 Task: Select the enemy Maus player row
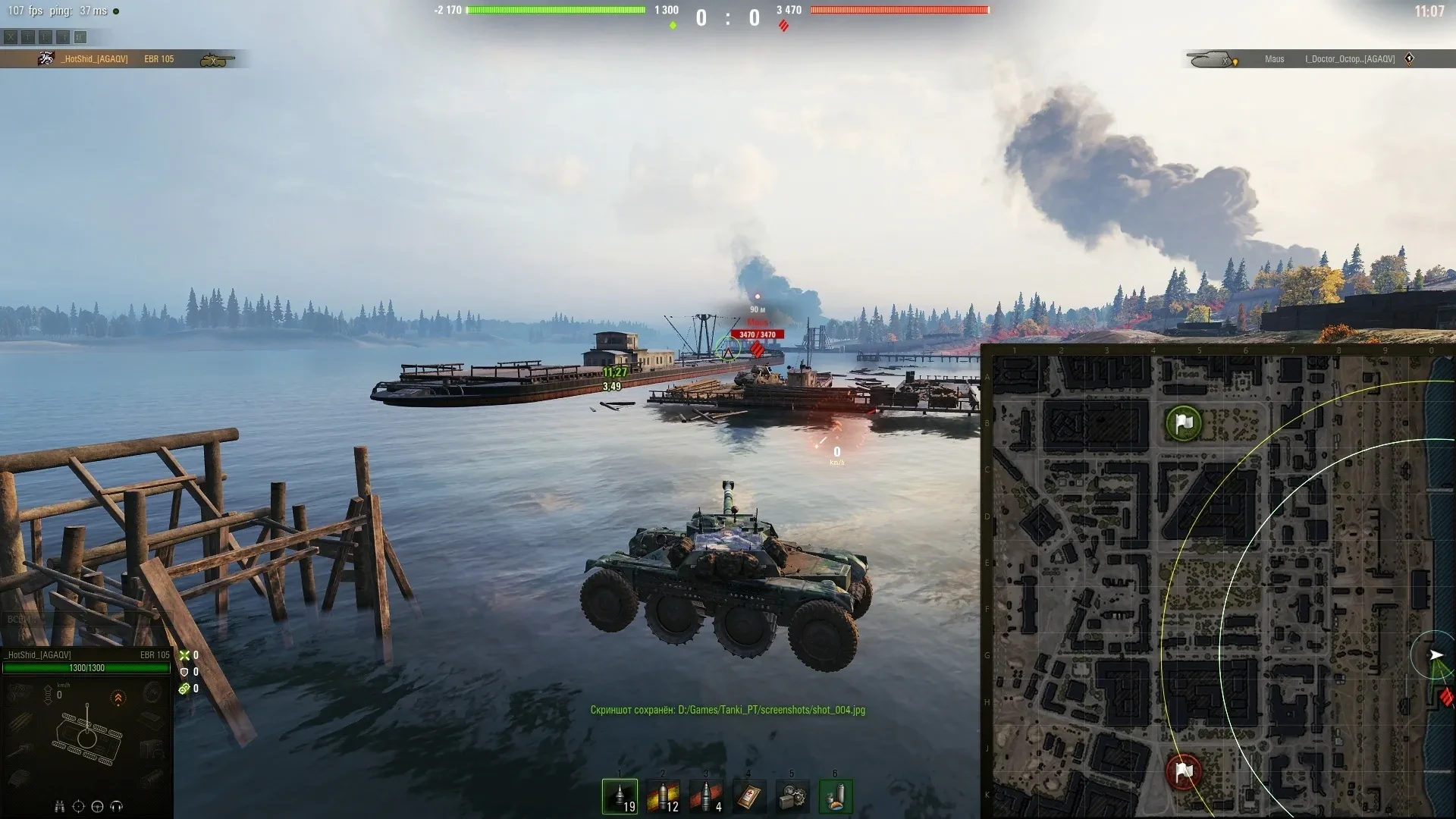pos(1319,59)
